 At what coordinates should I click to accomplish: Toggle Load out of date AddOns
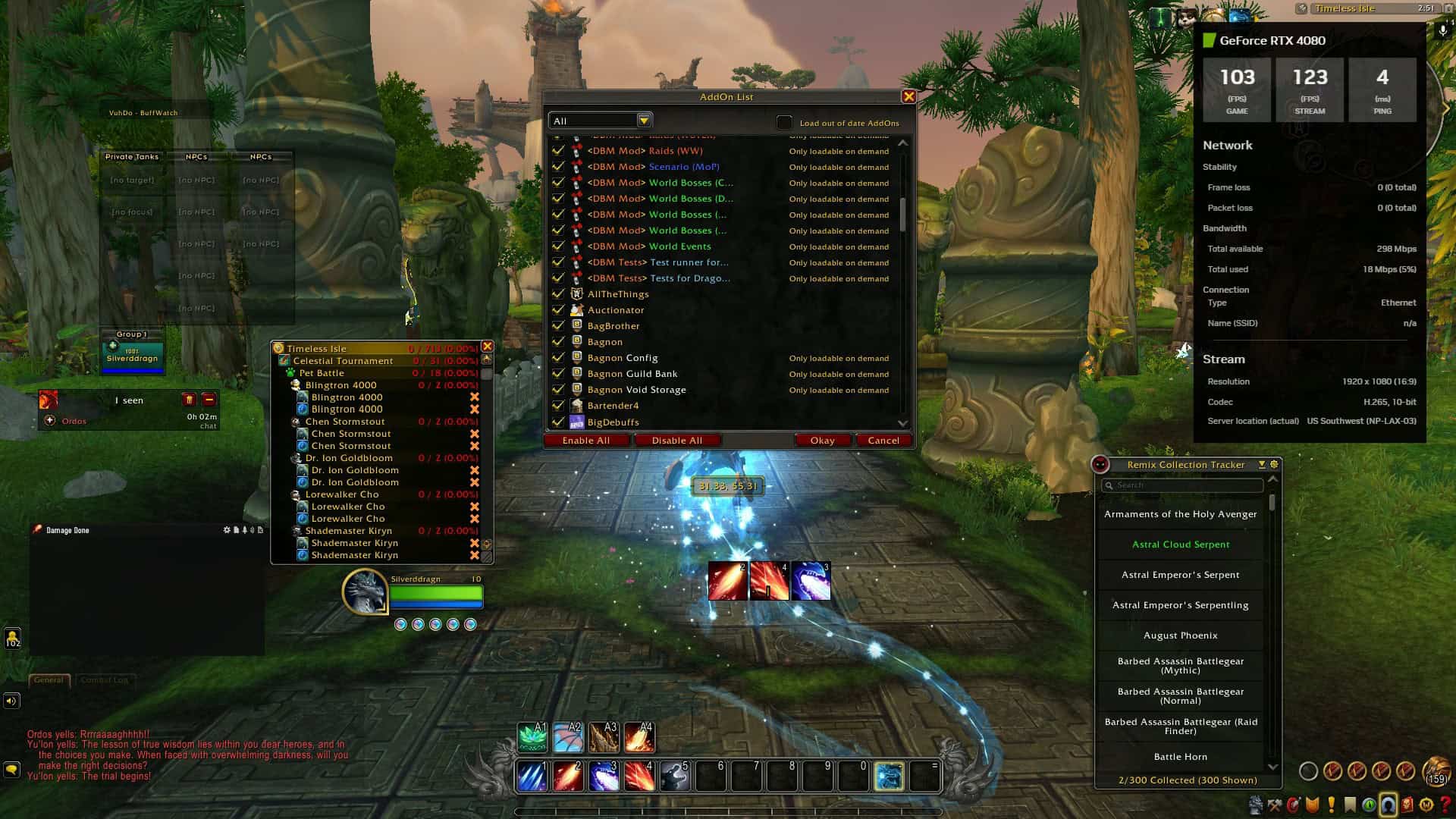coord(784,123)
